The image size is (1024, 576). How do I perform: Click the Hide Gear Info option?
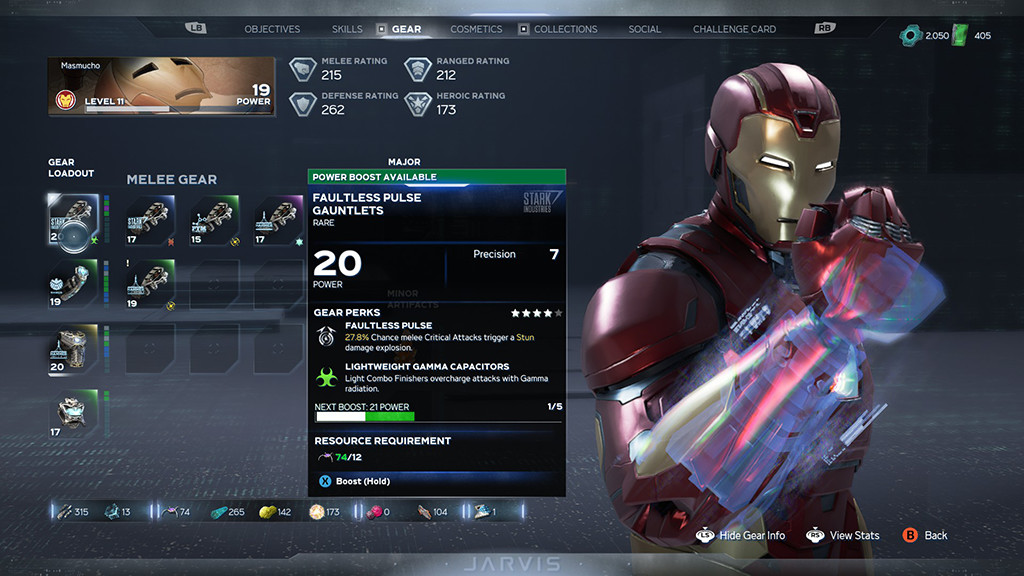click(x=741, y=535)
